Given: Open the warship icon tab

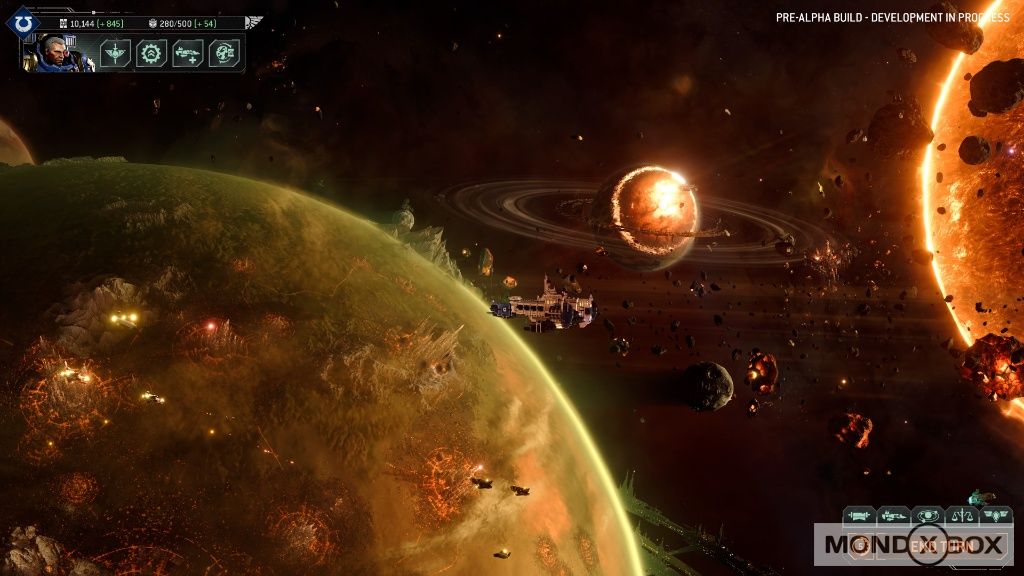Looking at the screenshot, I should pyautogui.click(x=893, y=515).
